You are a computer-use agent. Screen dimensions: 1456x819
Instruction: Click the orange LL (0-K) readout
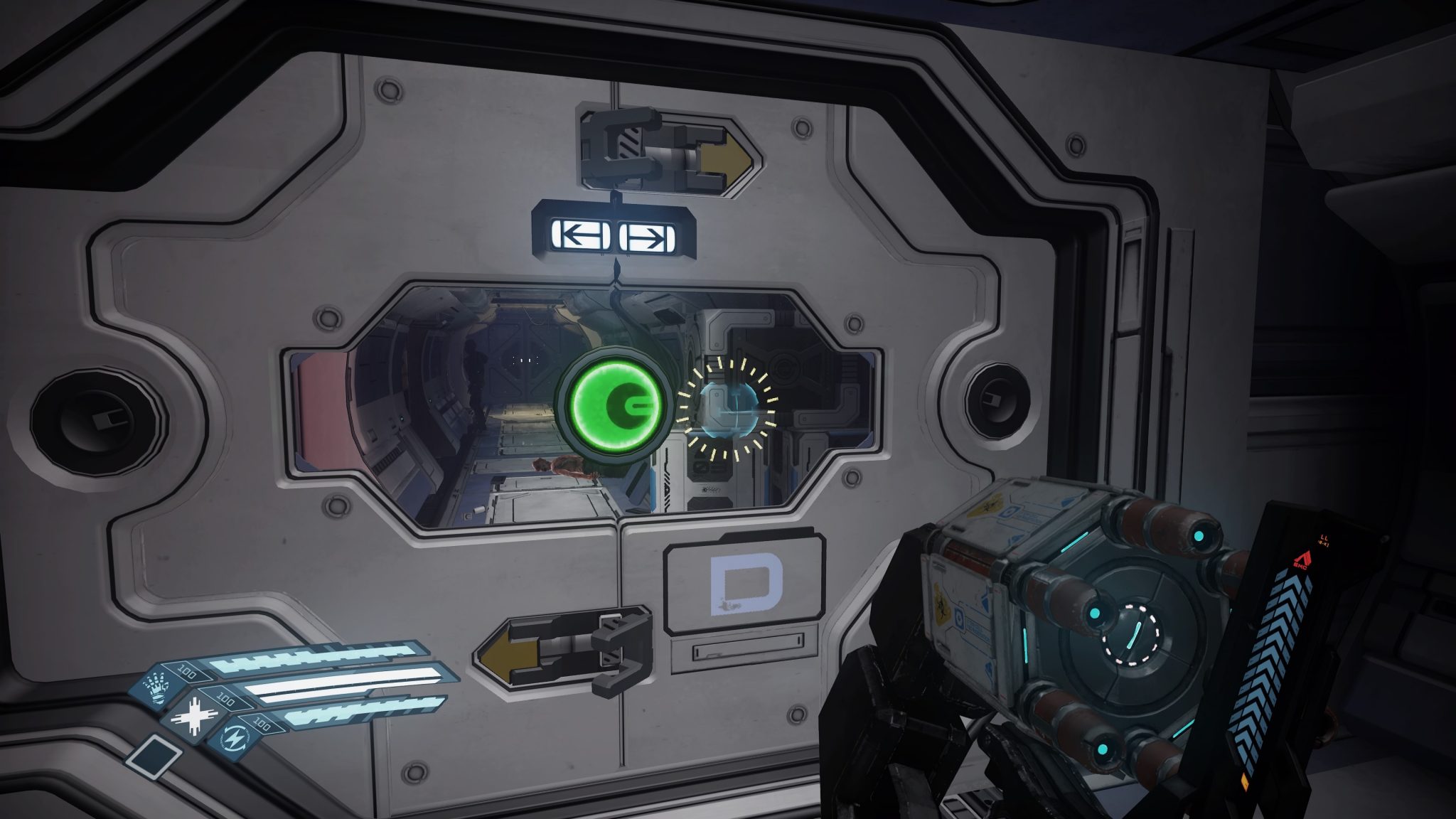click(1324, 540)
